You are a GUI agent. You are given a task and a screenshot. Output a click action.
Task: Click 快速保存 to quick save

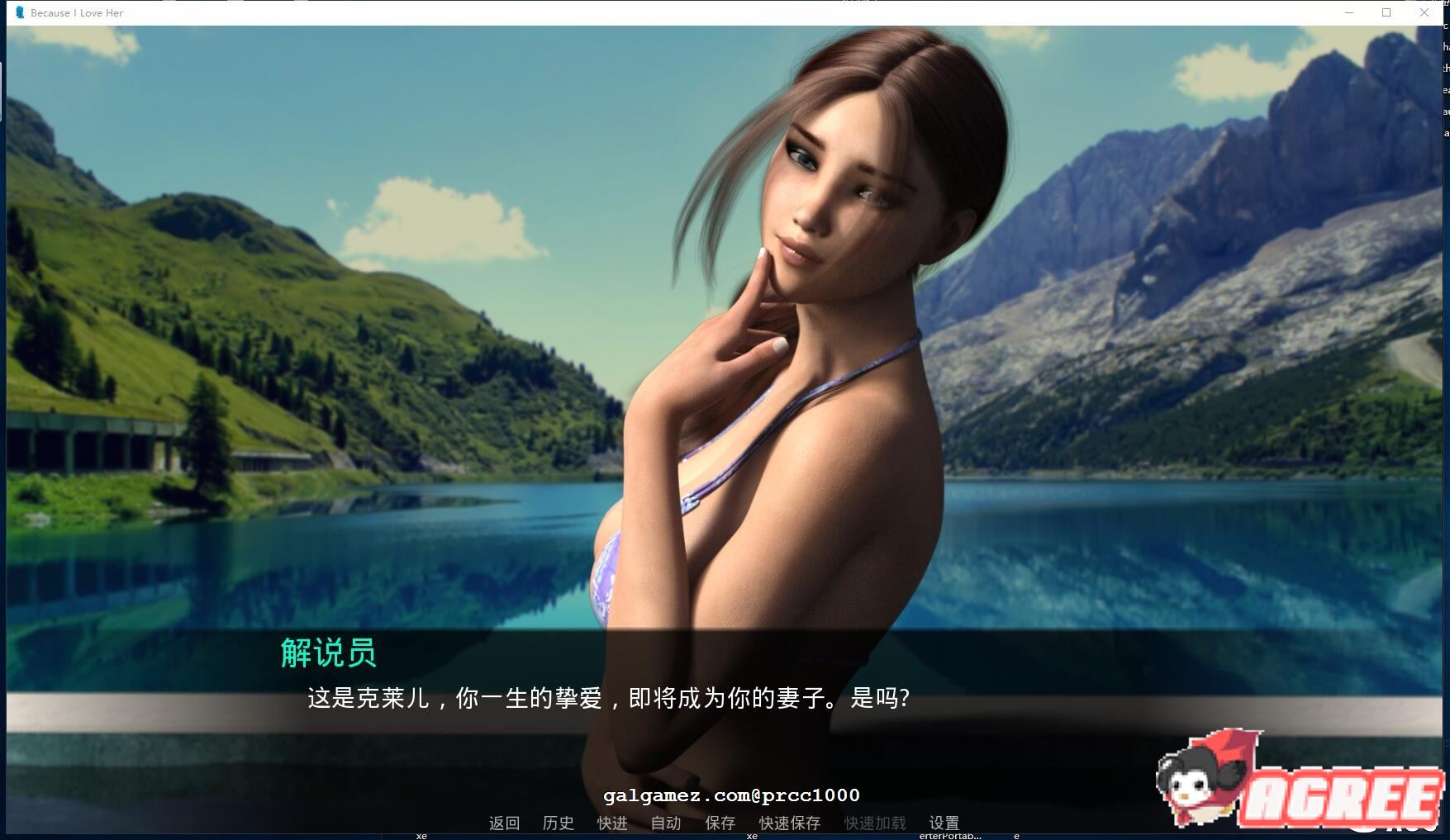tap(789, 823)
